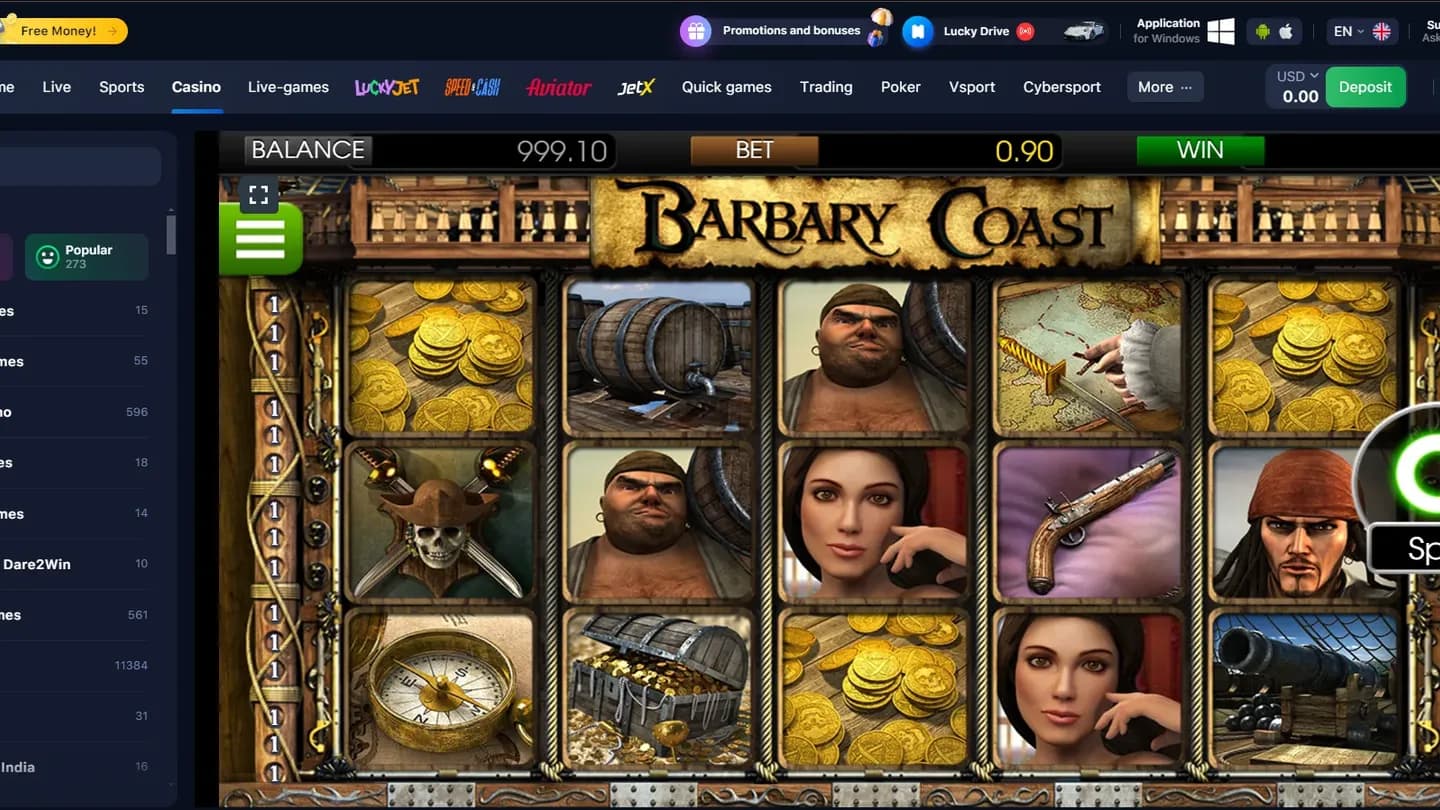Open the More navigation menu

pyautogui.click(x=1164, y=87)
